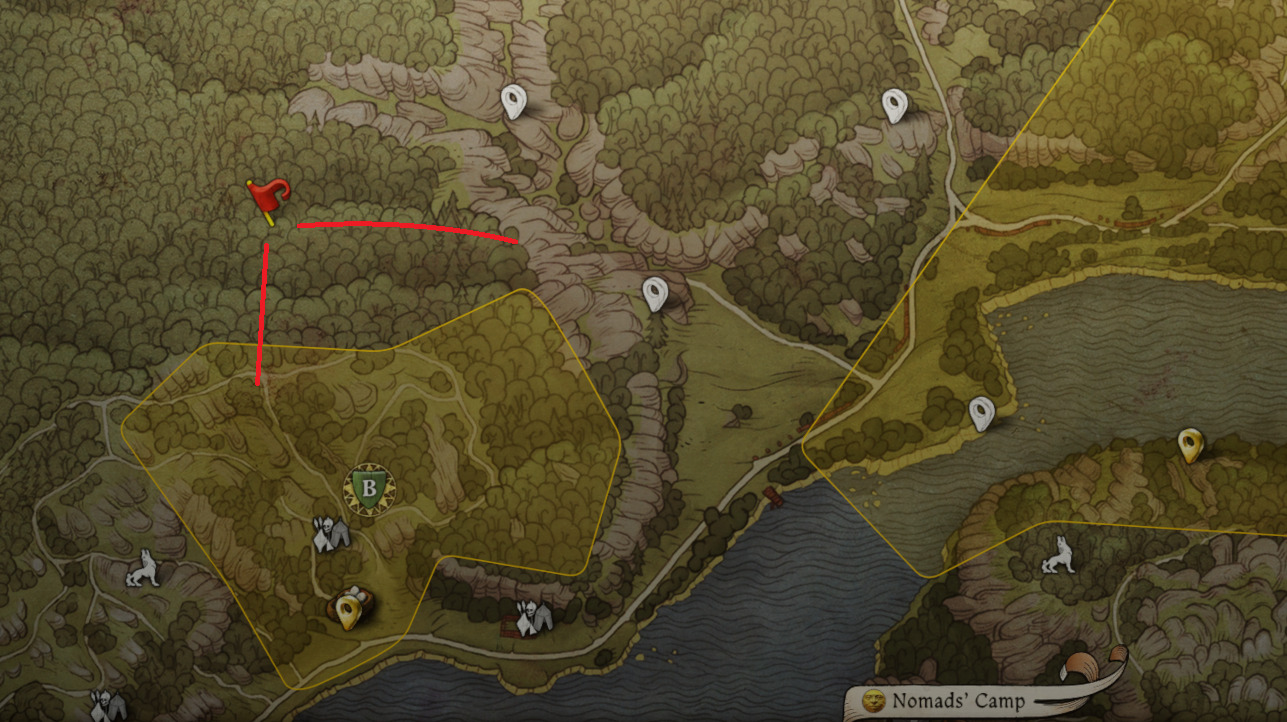This screenshot has height=722, width=1287.
Task: Click the white marker at the top-left forest
Action: click(515, 102)
